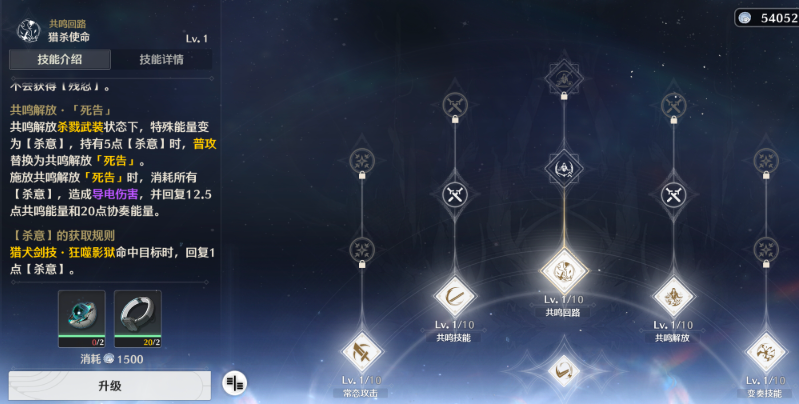Choose the 共鸣技能 skill node
The width and height of the screenshot is (799, 404).
pos(455,296)
